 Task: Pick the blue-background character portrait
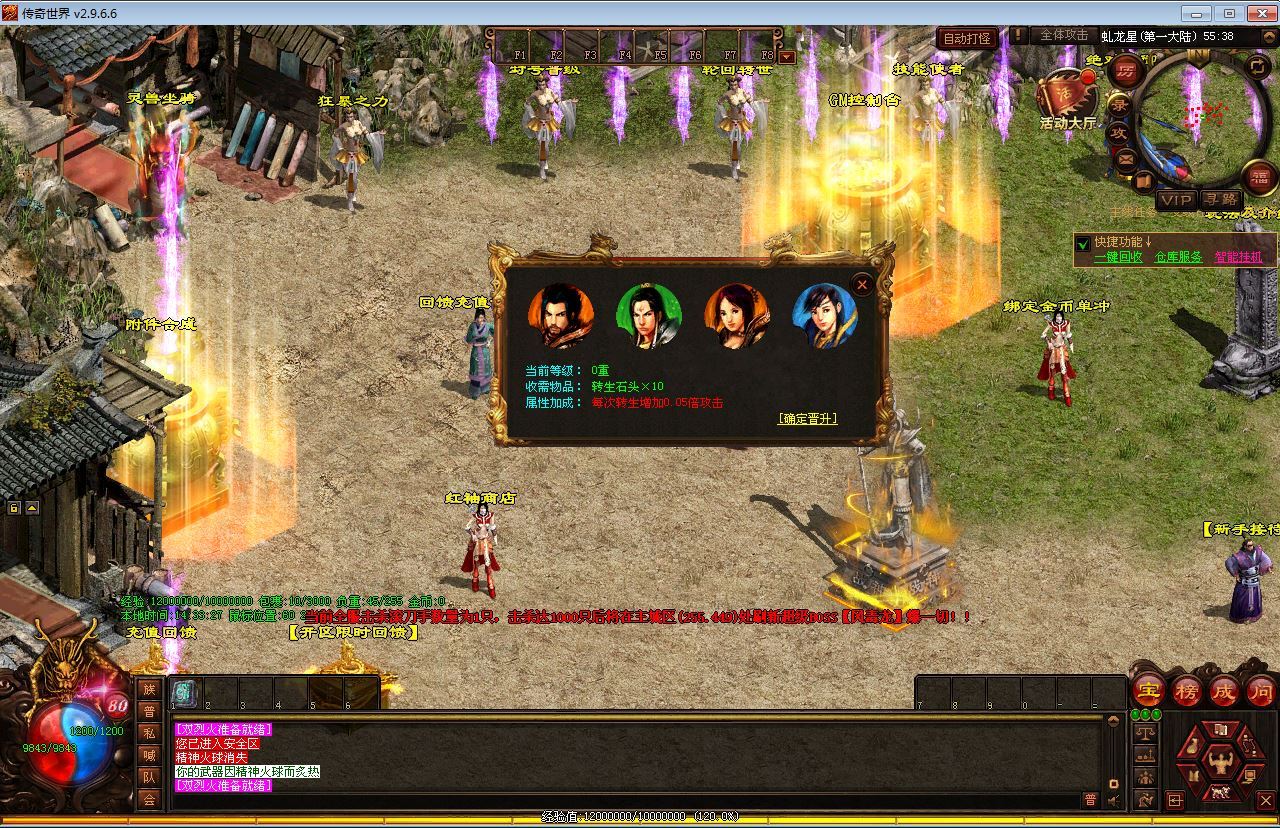click(825, 316)
